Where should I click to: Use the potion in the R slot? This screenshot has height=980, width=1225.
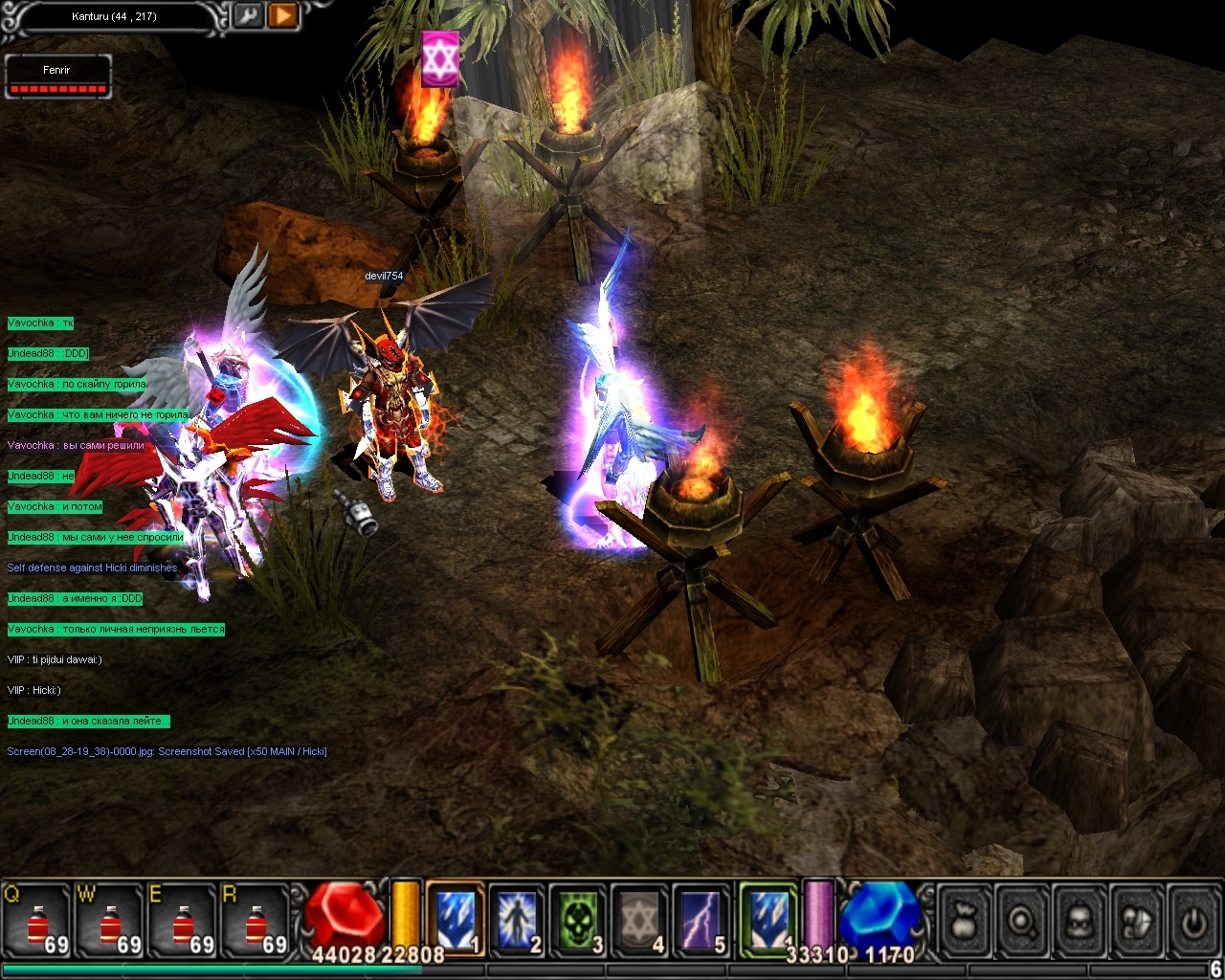pyautogui.click(x=256, y=921)
